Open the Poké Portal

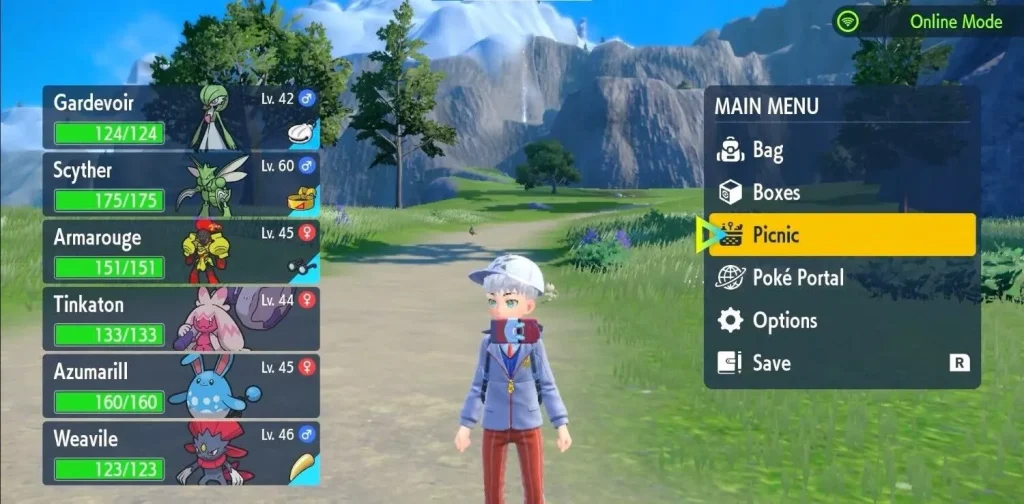click(797, 278)
